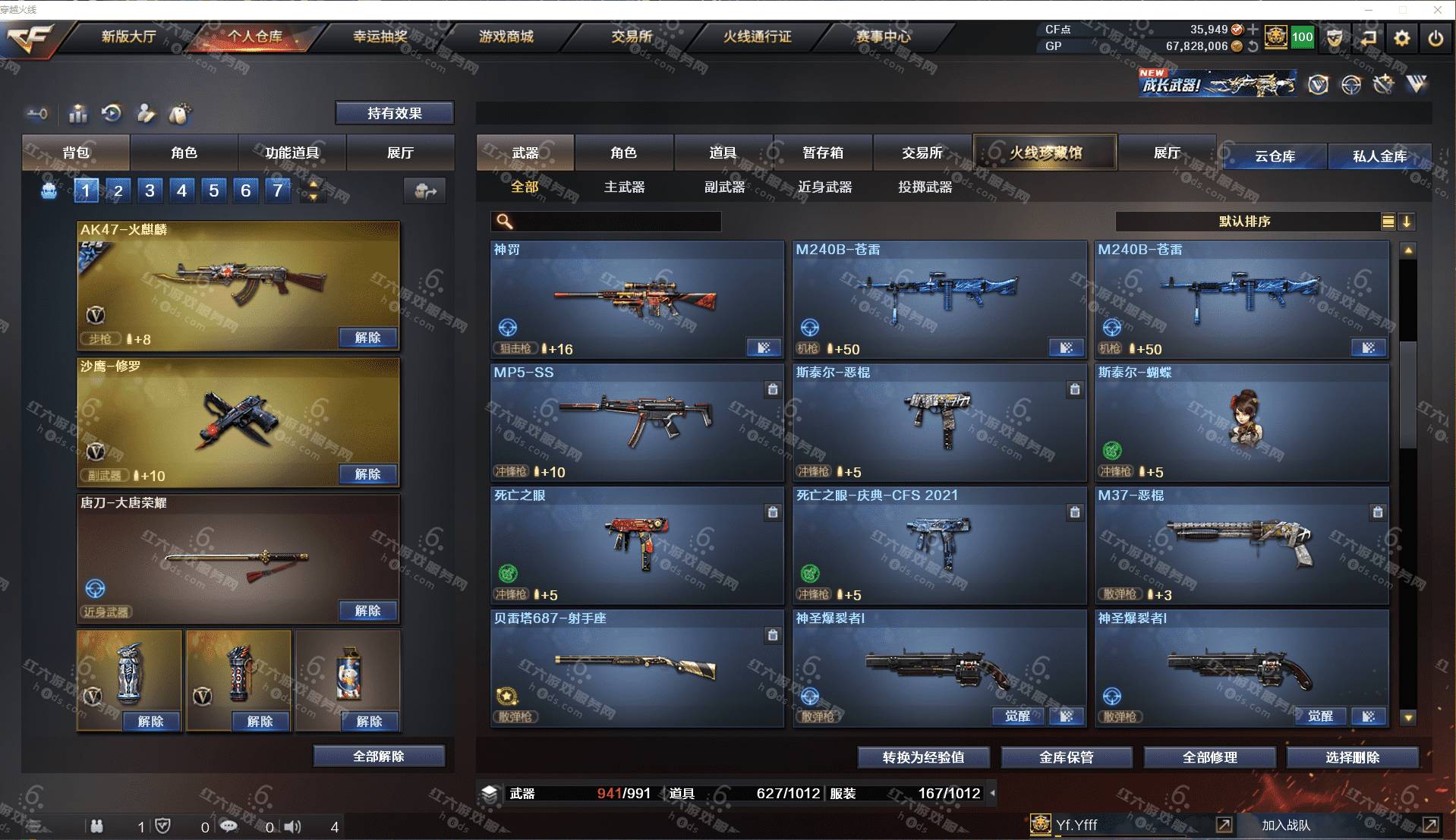Click the weapon search box
The image size is (1456, 840).
pos(615,222)
